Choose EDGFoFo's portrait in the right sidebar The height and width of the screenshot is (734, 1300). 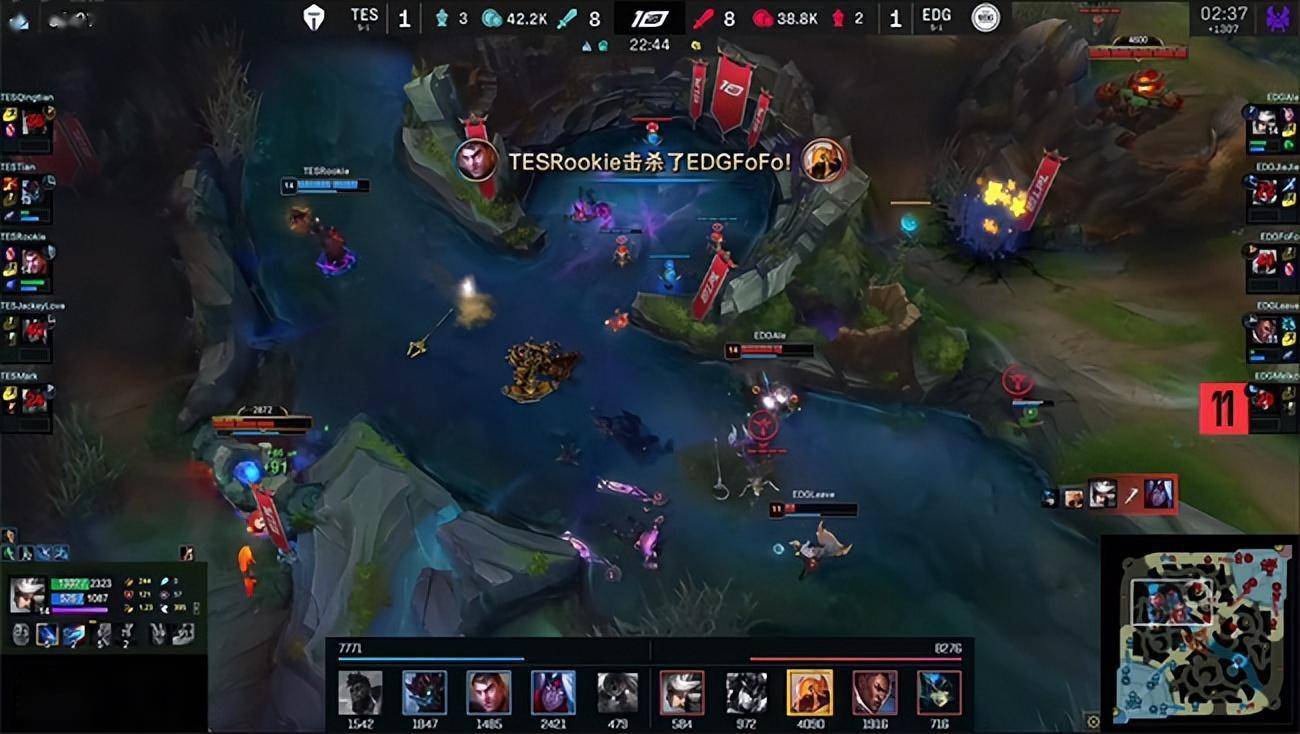1265,261
